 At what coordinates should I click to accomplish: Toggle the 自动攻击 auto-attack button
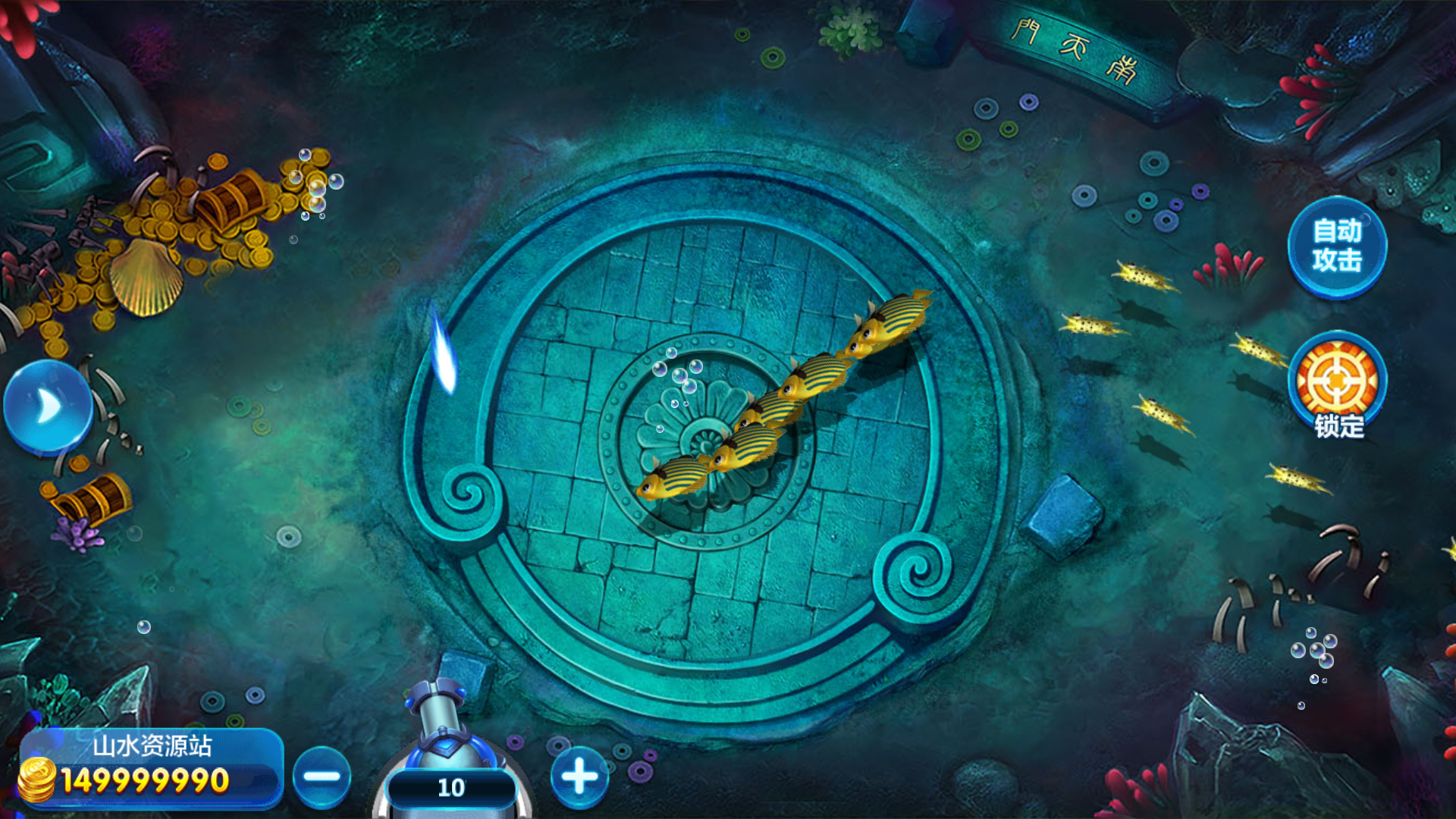point(1337,246)
